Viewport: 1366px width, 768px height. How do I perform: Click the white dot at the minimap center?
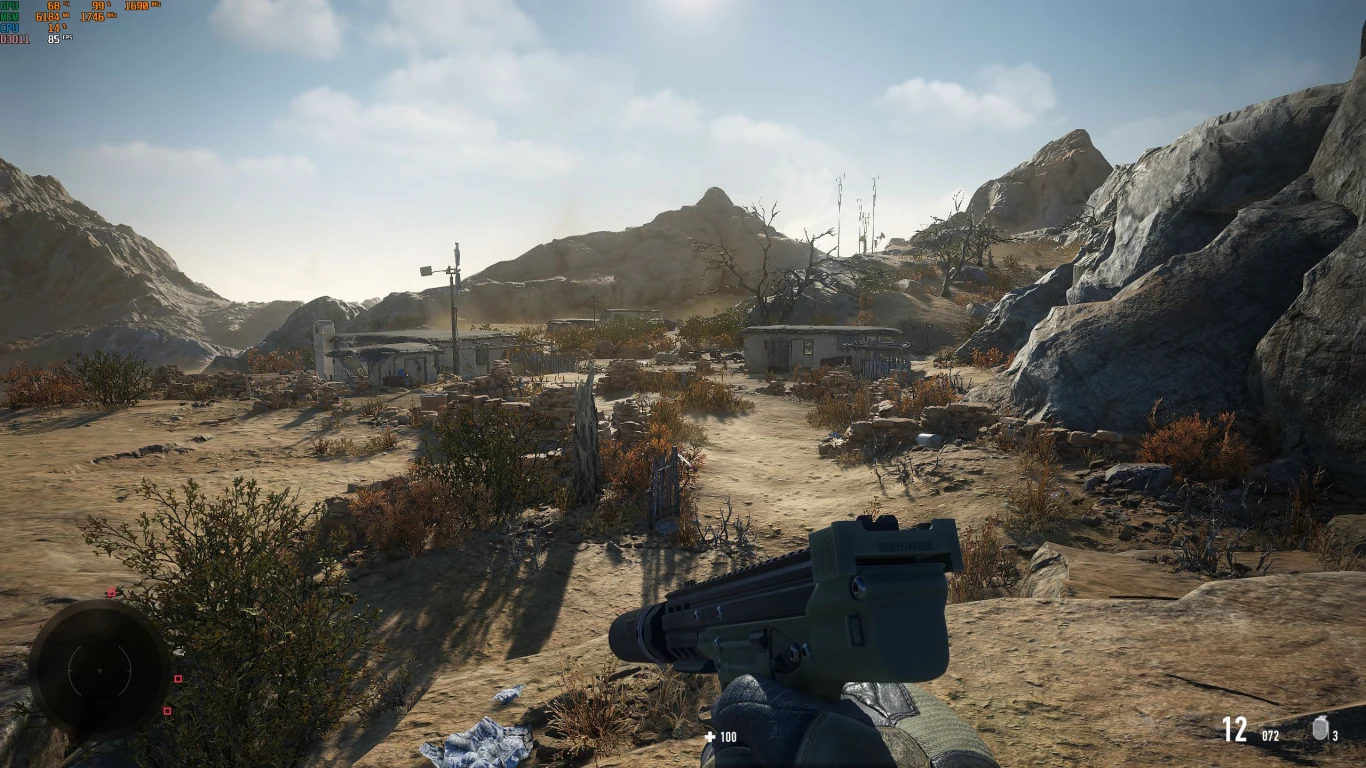pyautogui.click(x=99, y=671)
